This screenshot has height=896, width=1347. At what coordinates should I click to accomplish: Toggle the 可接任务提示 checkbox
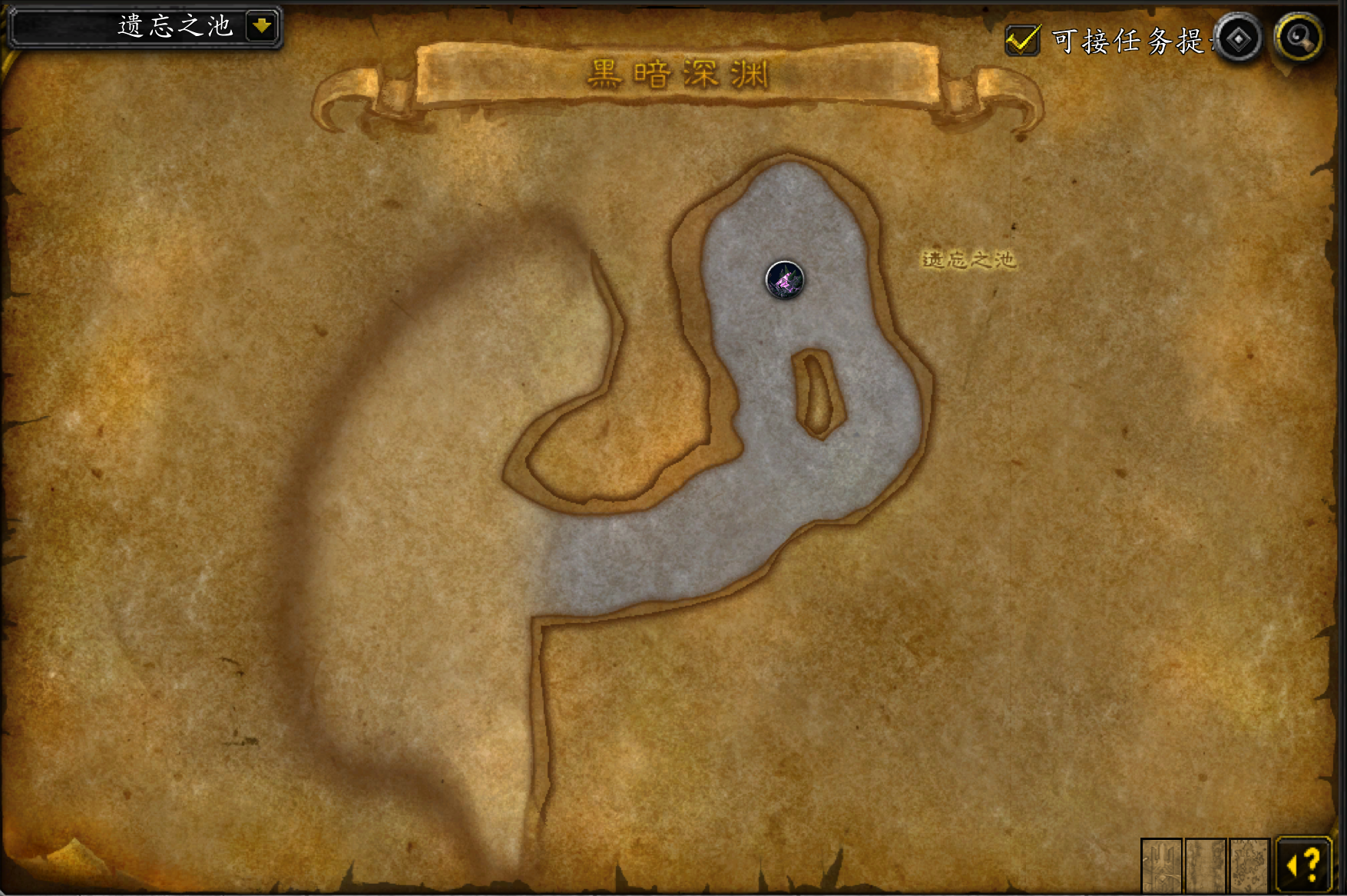tap(1022, 40)
